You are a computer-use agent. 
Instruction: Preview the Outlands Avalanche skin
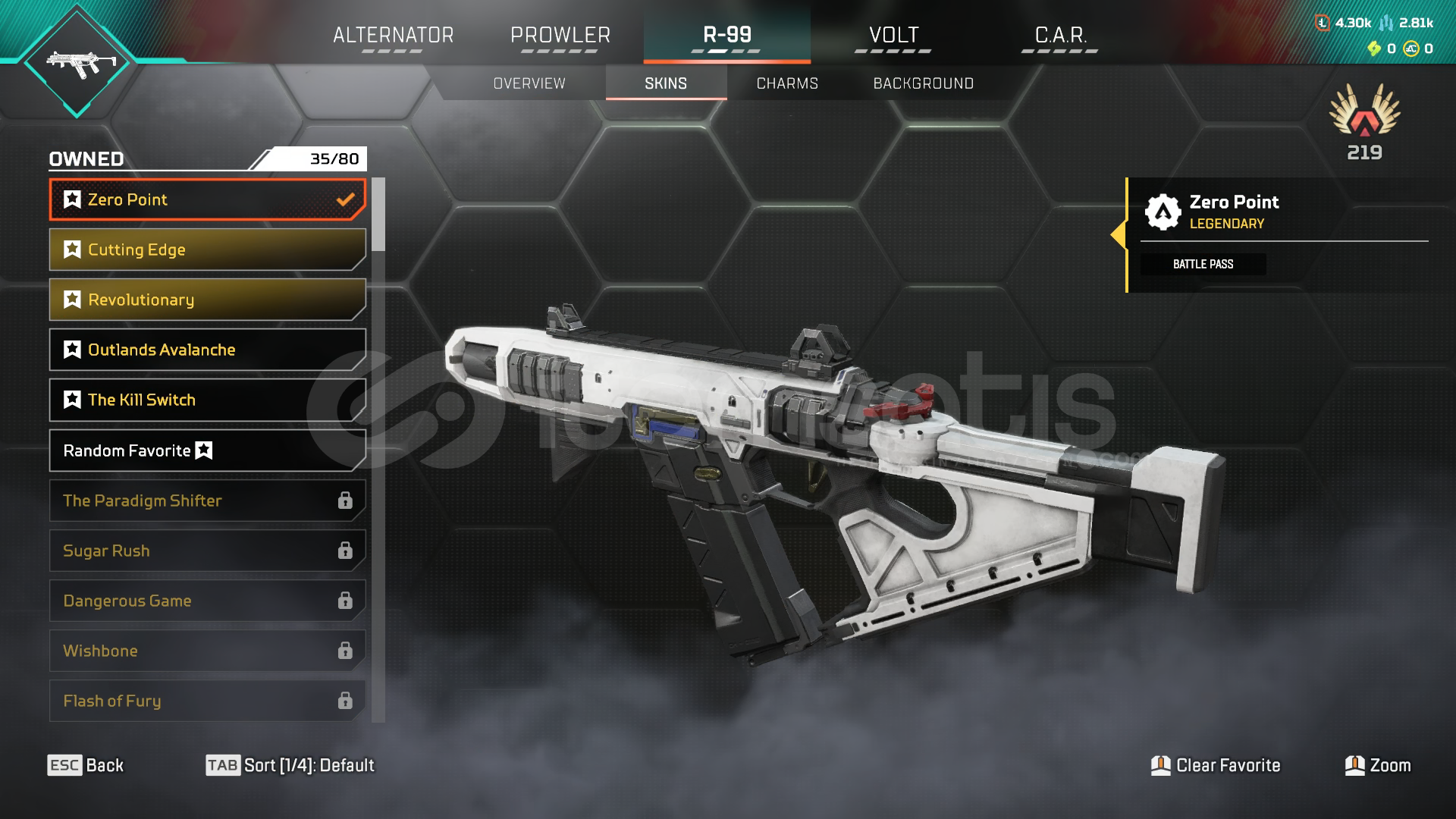[x=207, y=350]
